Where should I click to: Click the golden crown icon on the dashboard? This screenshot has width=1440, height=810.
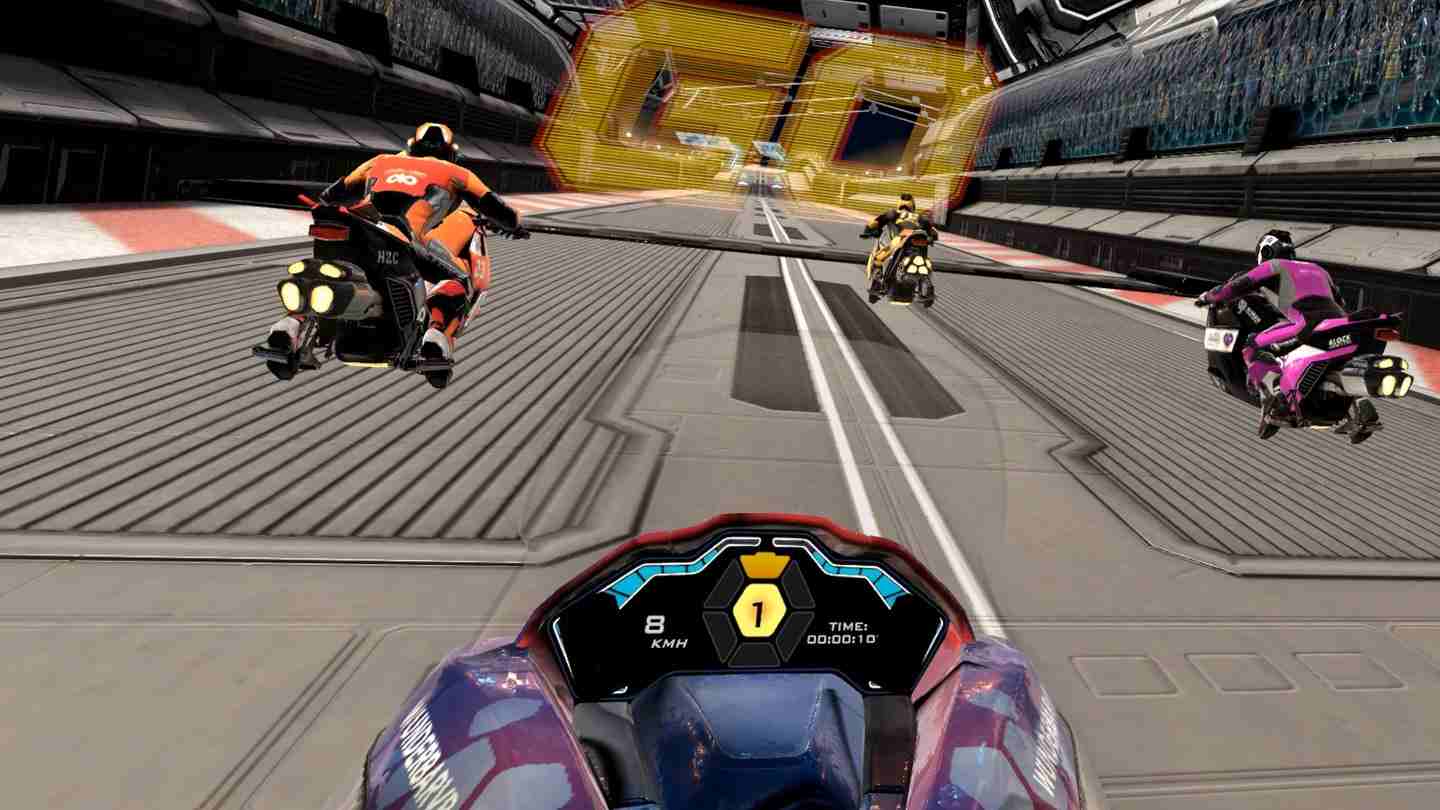click(x=763, y=564)
